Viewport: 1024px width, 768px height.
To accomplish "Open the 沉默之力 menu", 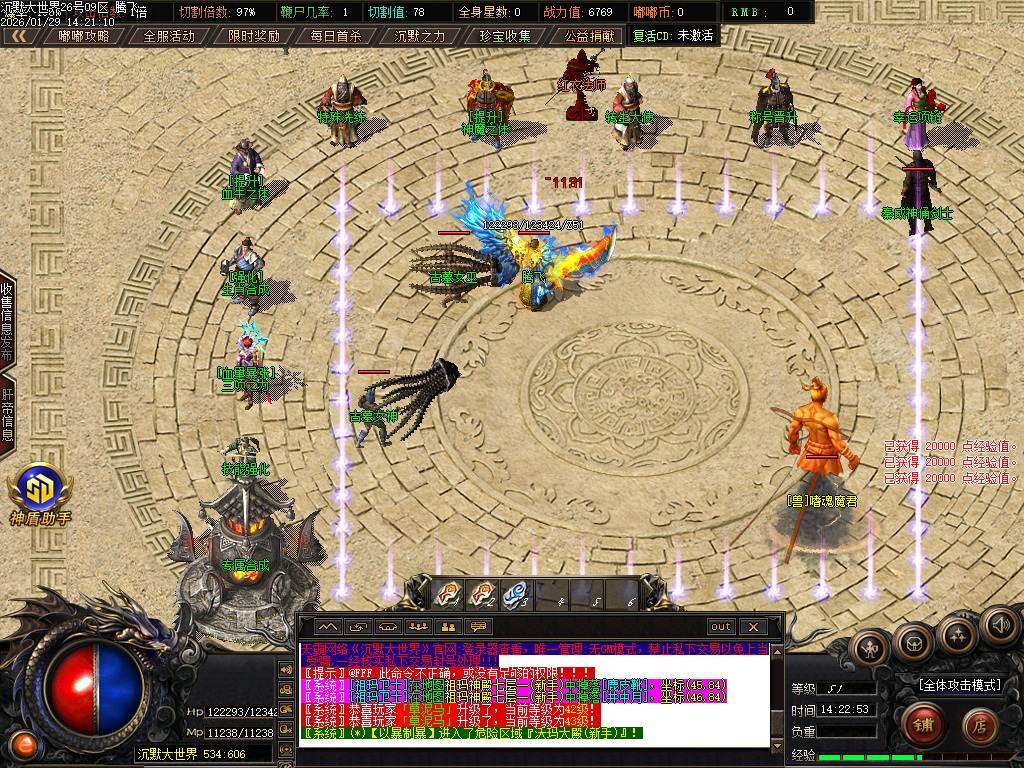I will [420, 35].
